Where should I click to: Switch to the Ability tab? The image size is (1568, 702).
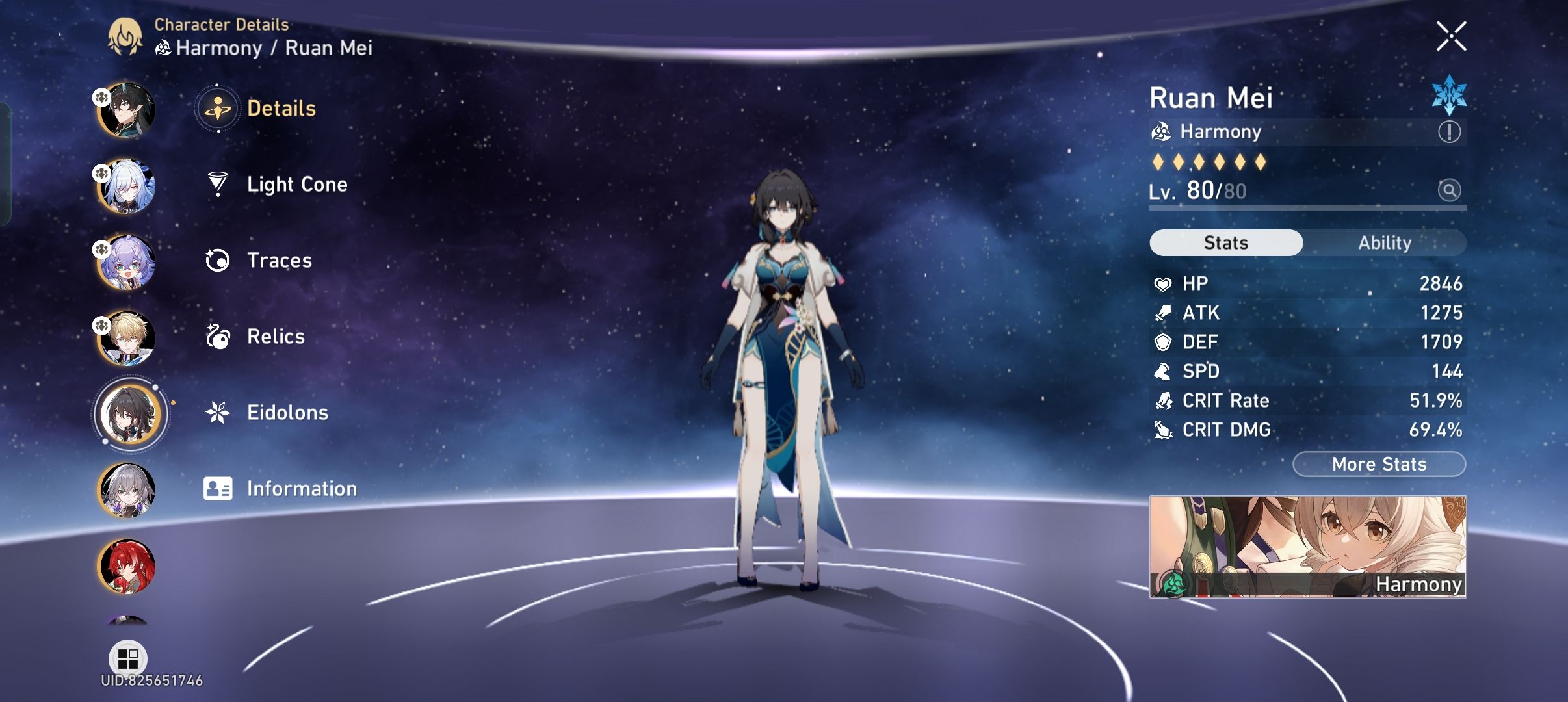[x=1385, y=242]
